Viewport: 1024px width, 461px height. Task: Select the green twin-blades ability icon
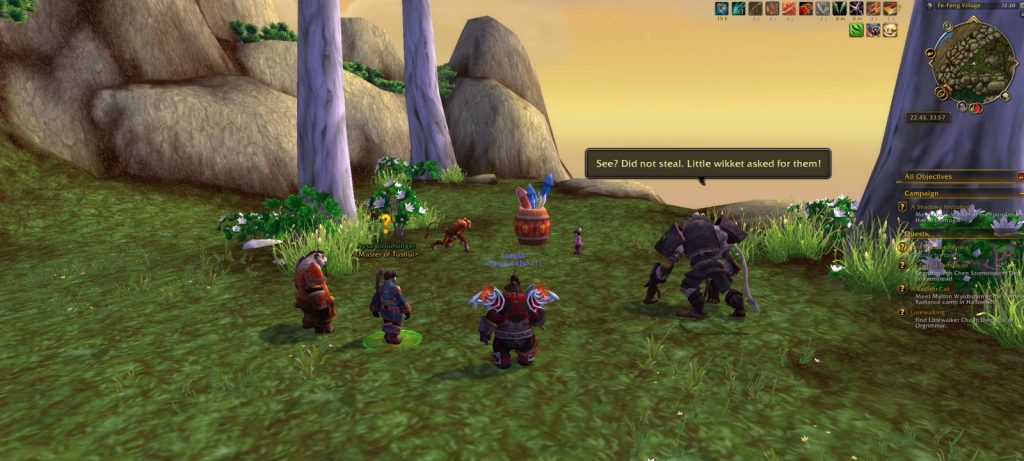839,9
